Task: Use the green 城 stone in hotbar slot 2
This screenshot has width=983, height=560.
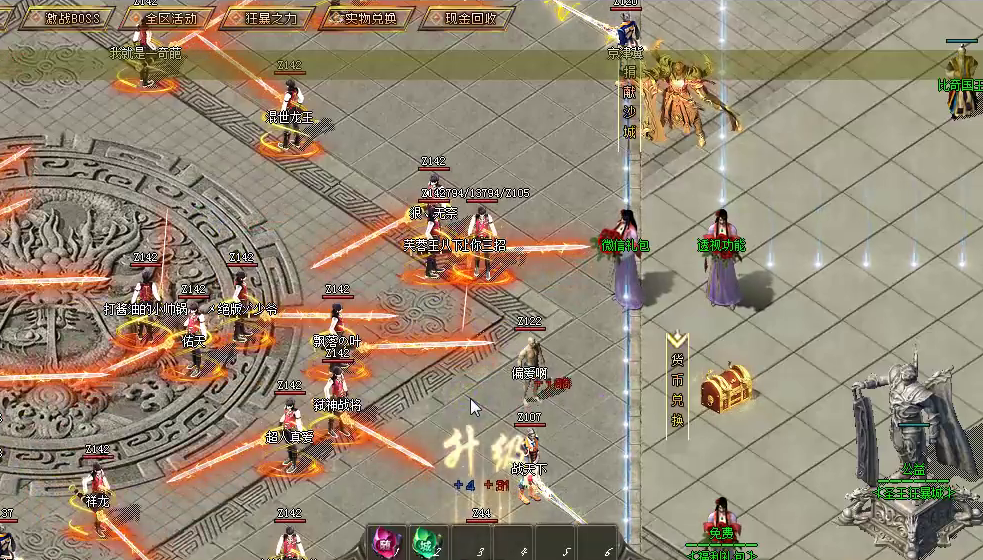Action: (x=425, y=543)
